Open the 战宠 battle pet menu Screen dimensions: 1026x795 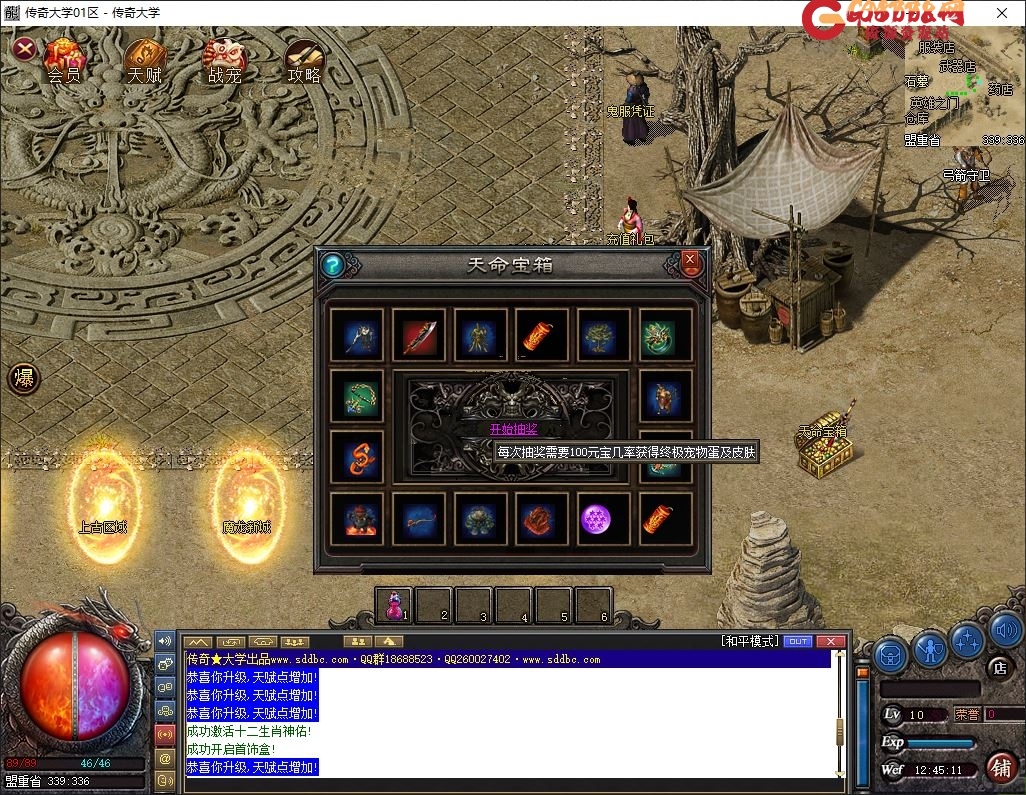[225, 59]
